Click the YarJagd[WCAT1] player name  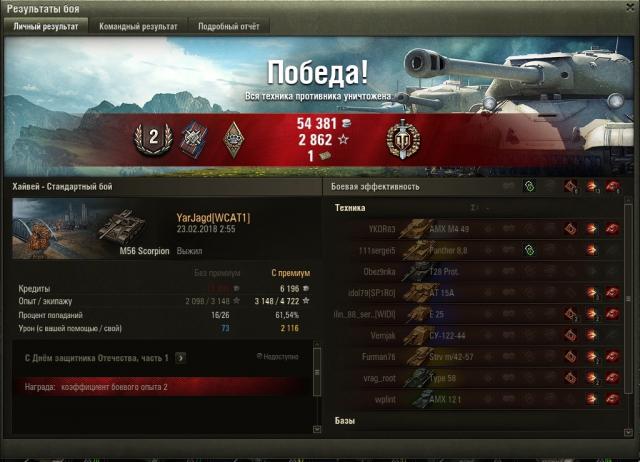pos(213,217)
